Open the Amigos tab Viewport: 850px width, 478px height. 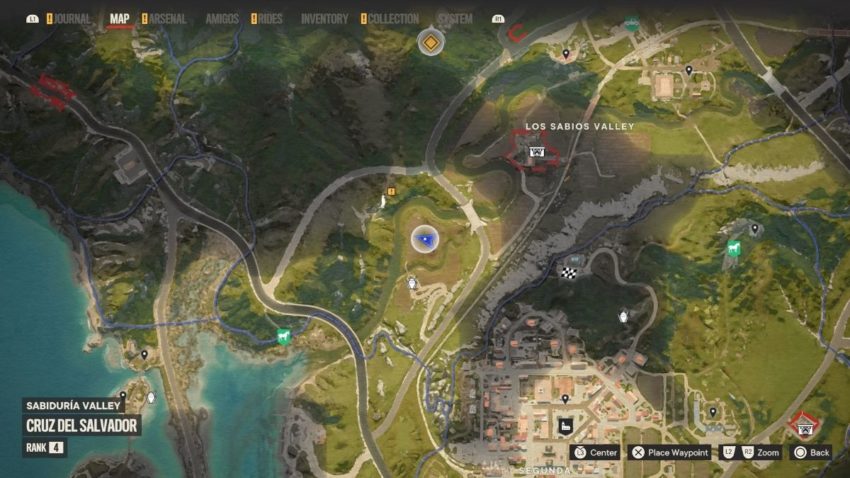[222, 19]
